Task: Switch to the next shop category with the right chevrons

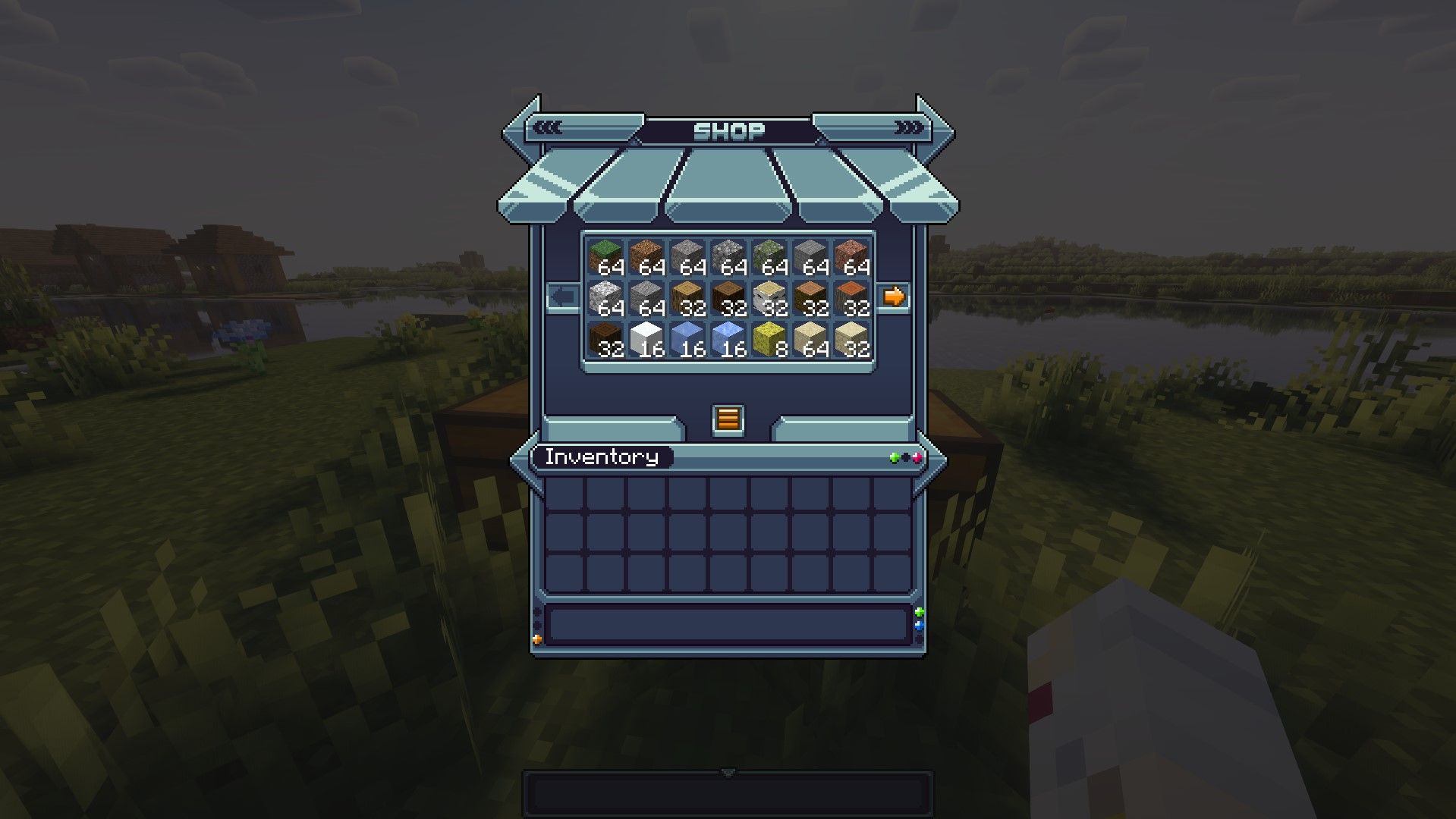Action: click(x=908, y=127)
